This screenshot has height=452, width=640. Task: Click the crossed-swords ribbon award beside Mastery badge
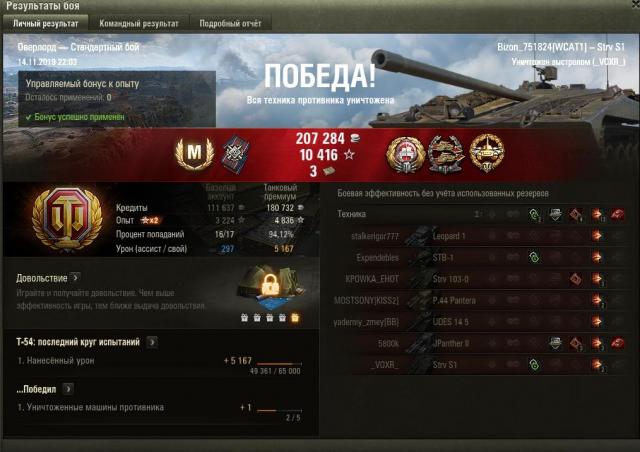pyautogui.click(x=233, y=153)
